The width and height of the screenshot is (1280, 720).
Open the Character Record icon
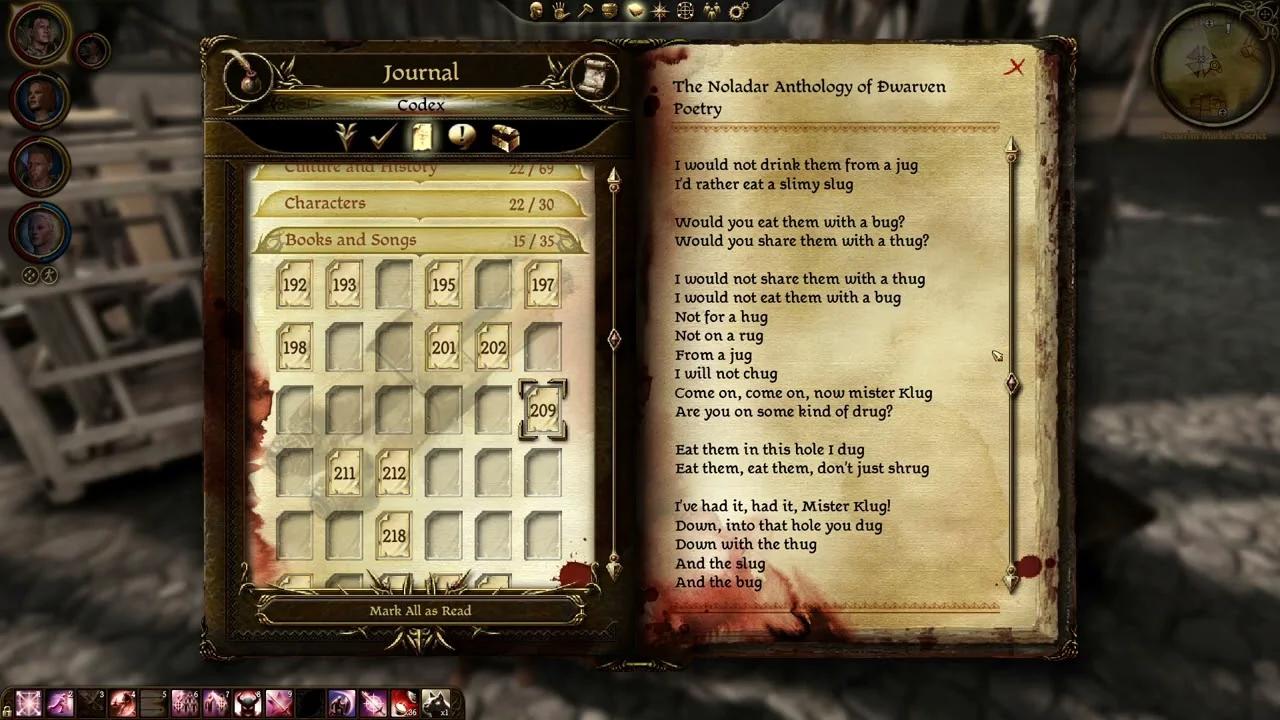tap(535, 11)
